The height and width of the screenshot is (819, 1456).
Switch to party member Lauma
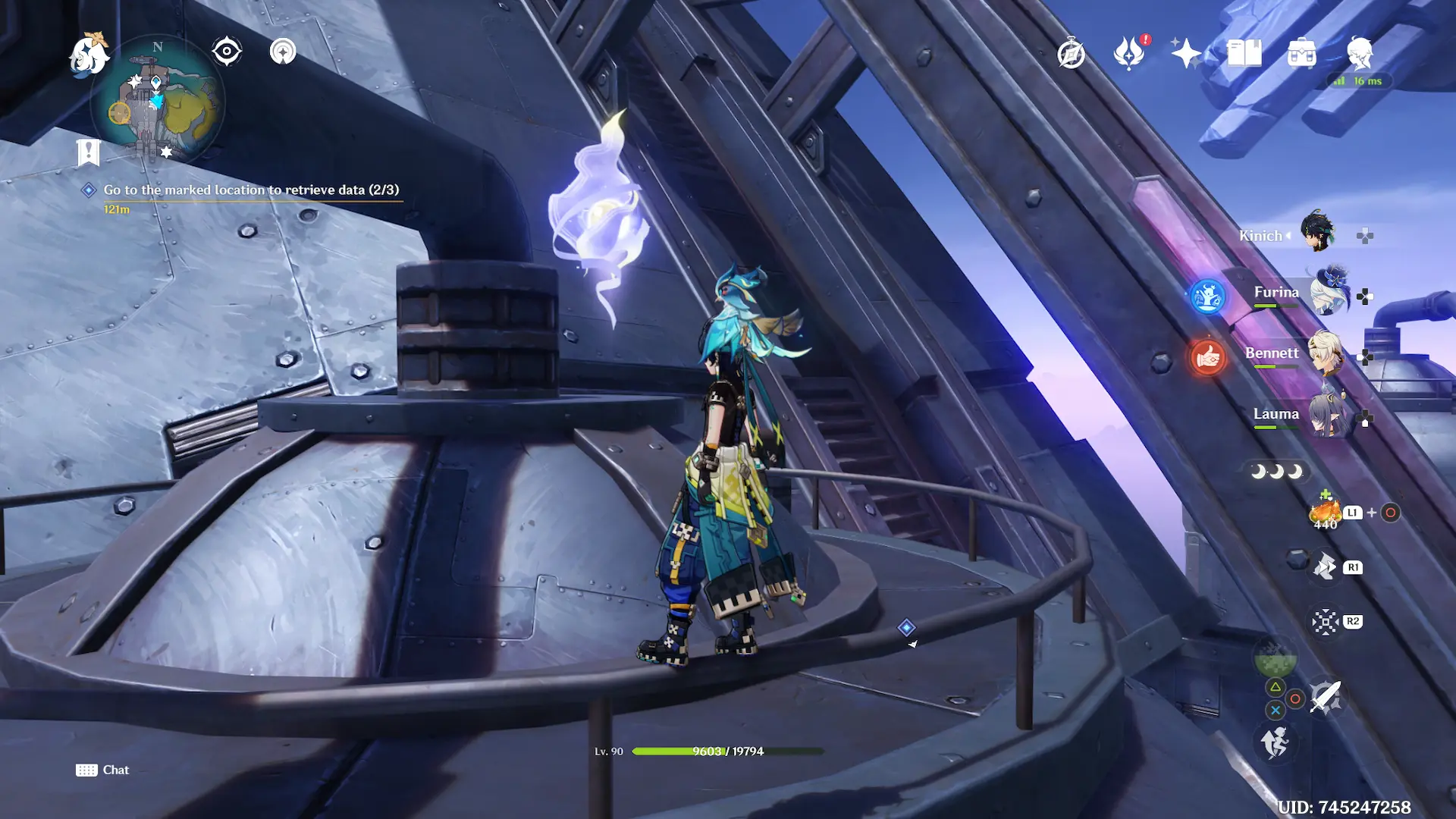(x=1329, y=415)
